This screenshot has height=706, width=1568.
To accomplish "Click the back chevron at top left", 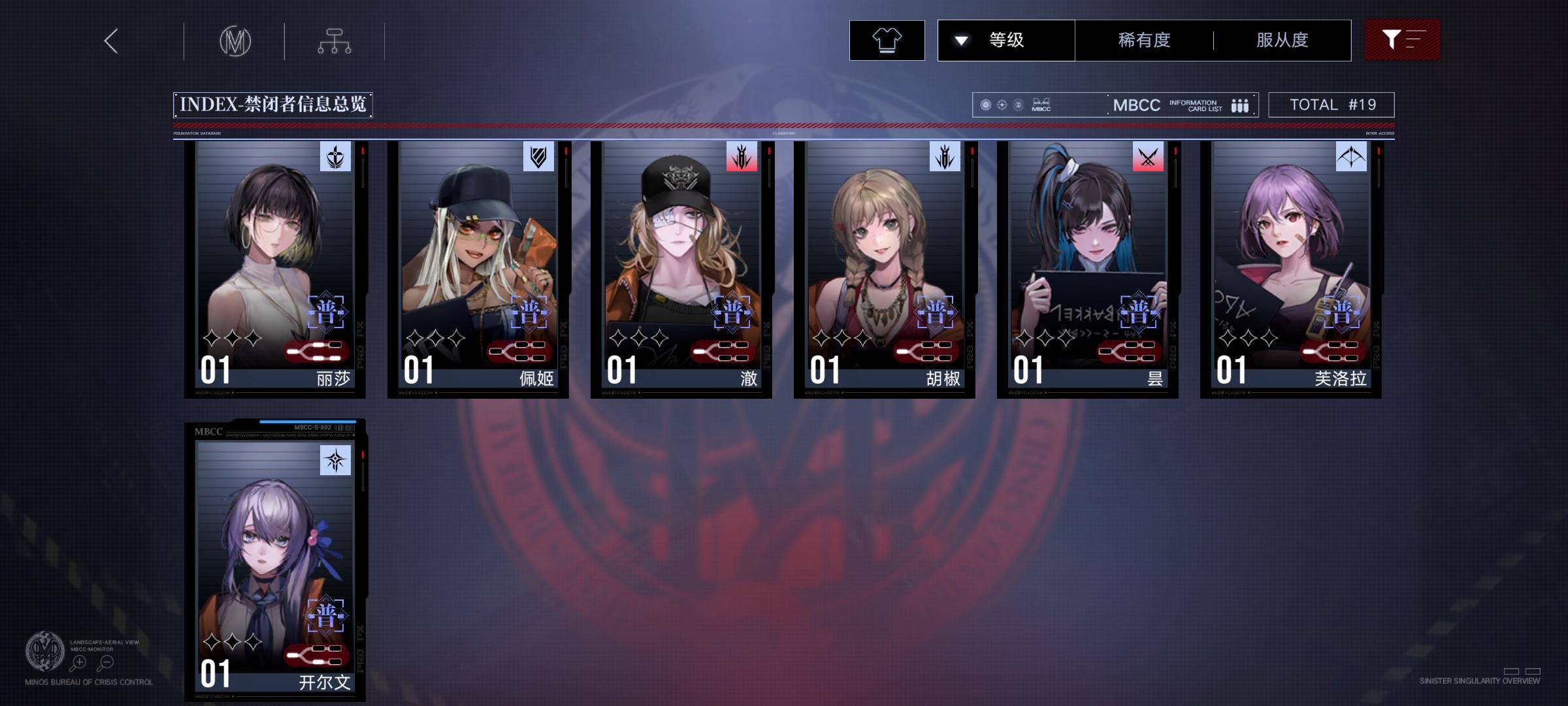I will [x=110, y=40].
